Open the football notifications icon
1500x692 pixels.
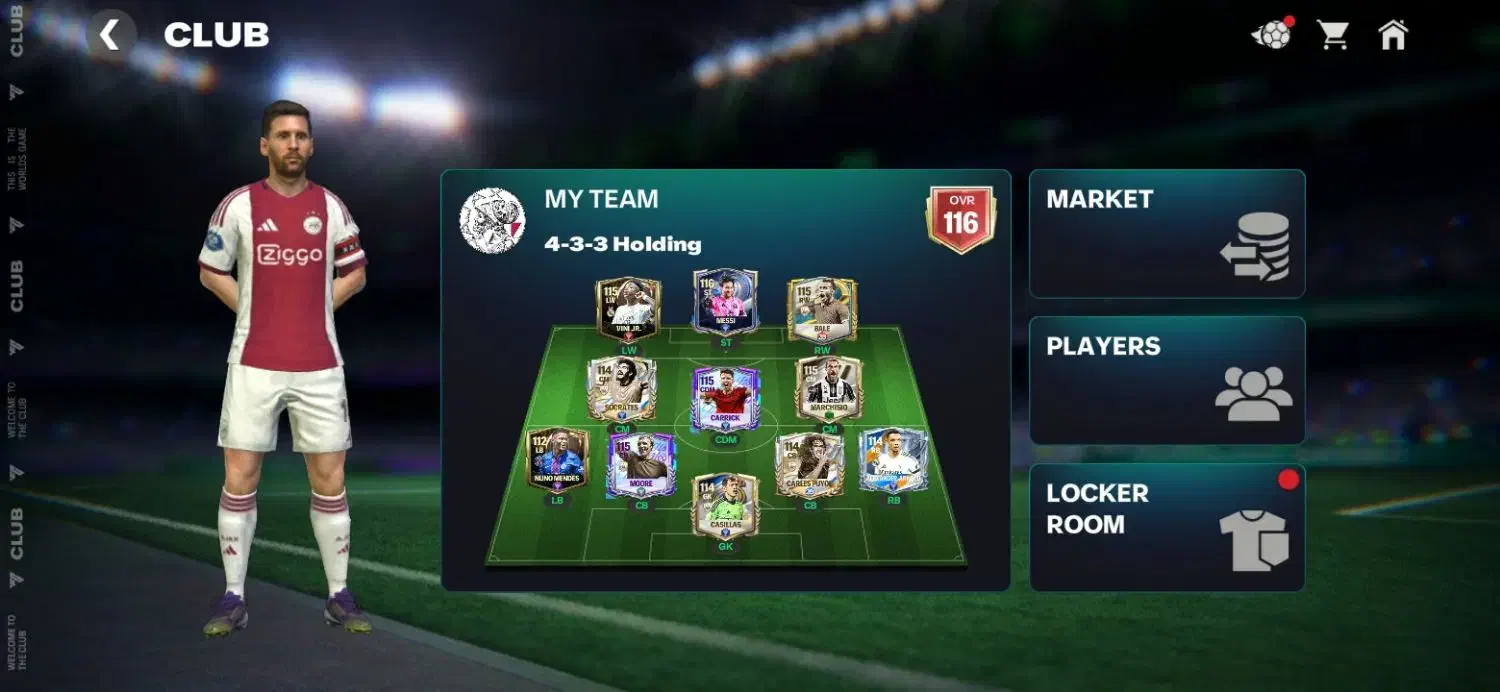(x=1271, y=35)
